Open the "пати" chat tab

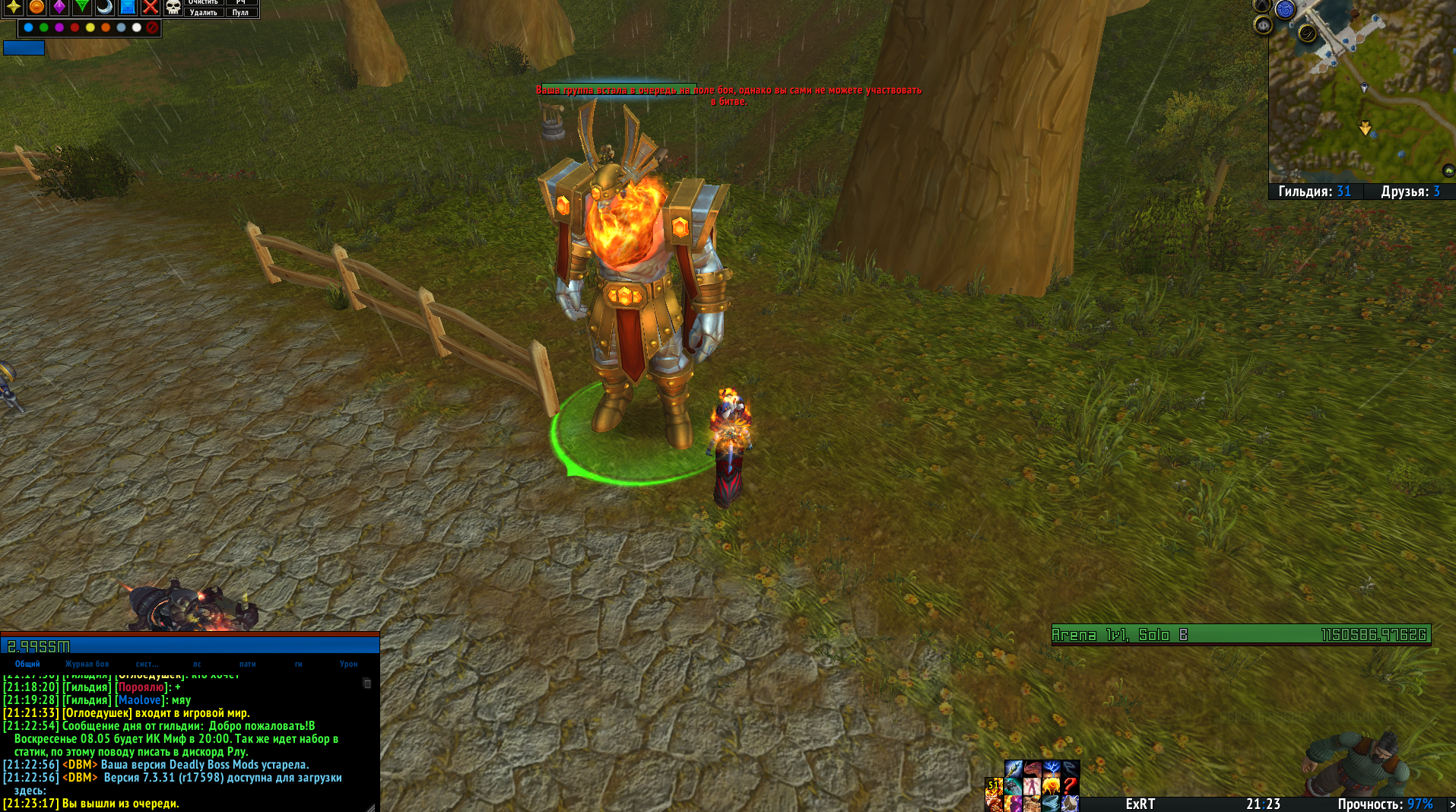(247, 664)
